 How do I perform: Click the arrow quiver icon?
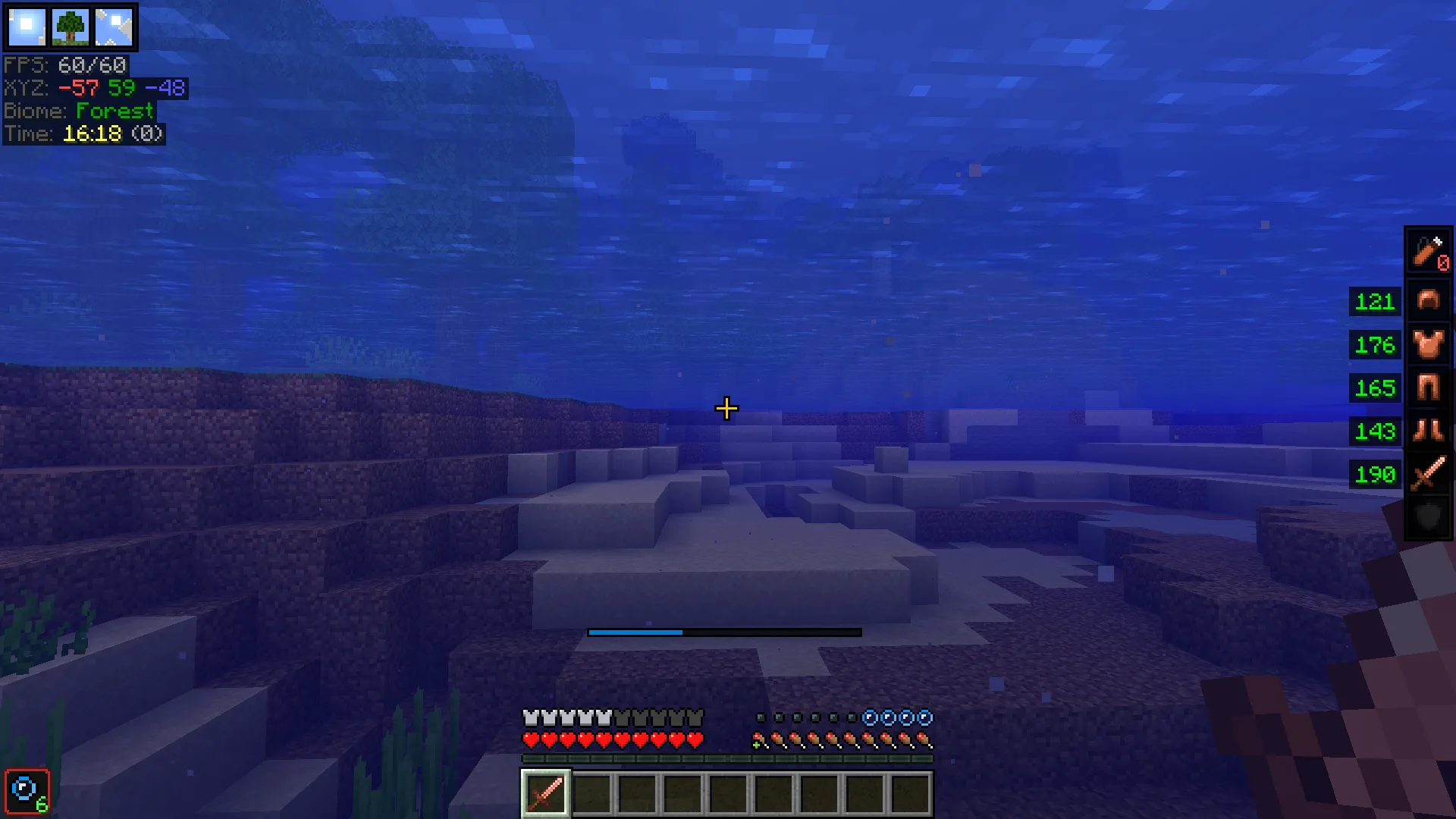click(x=1428, y=251)
